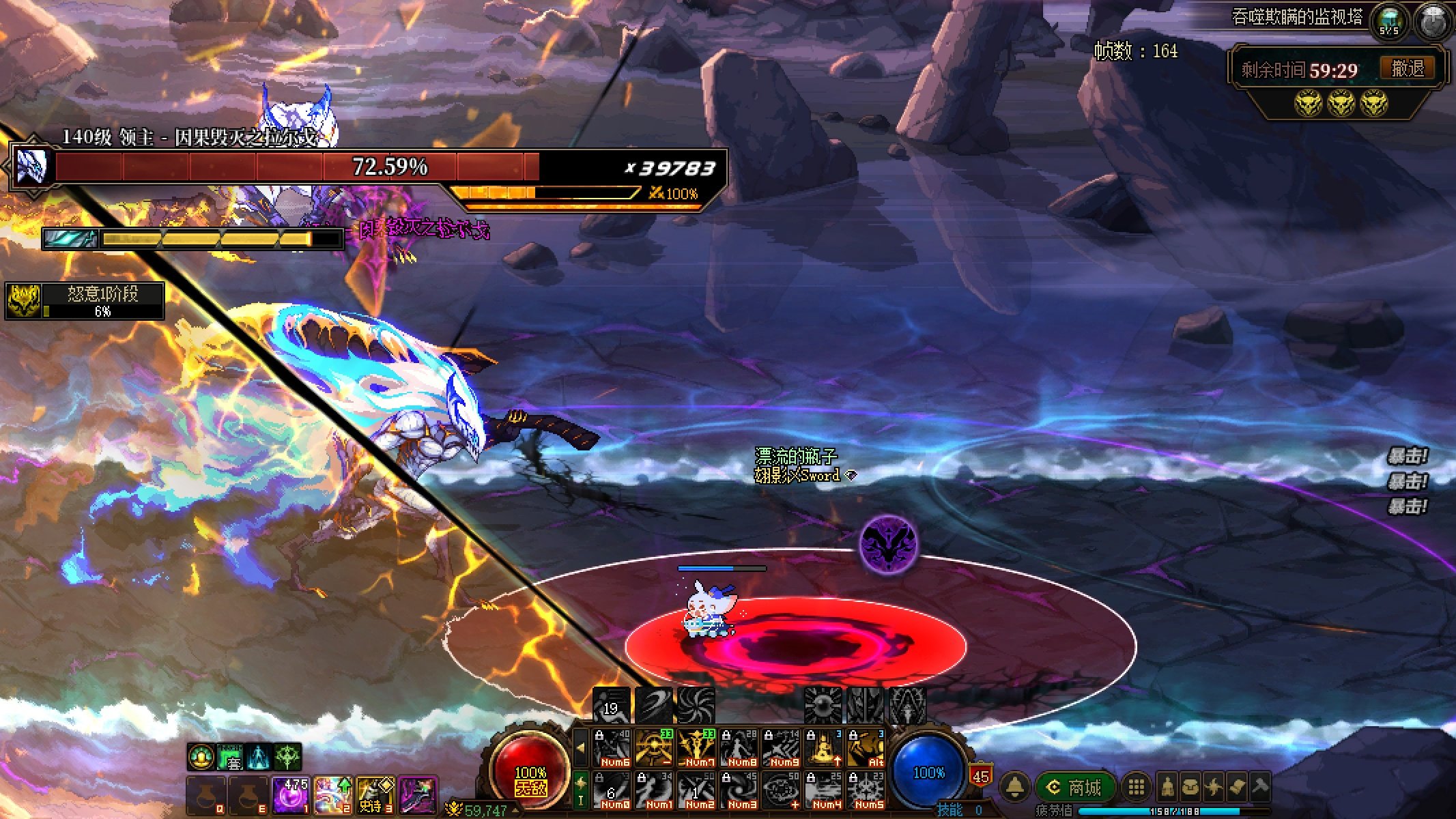
Task: Use the 史诗 epic item in slot 3
Action: point(375,796)
